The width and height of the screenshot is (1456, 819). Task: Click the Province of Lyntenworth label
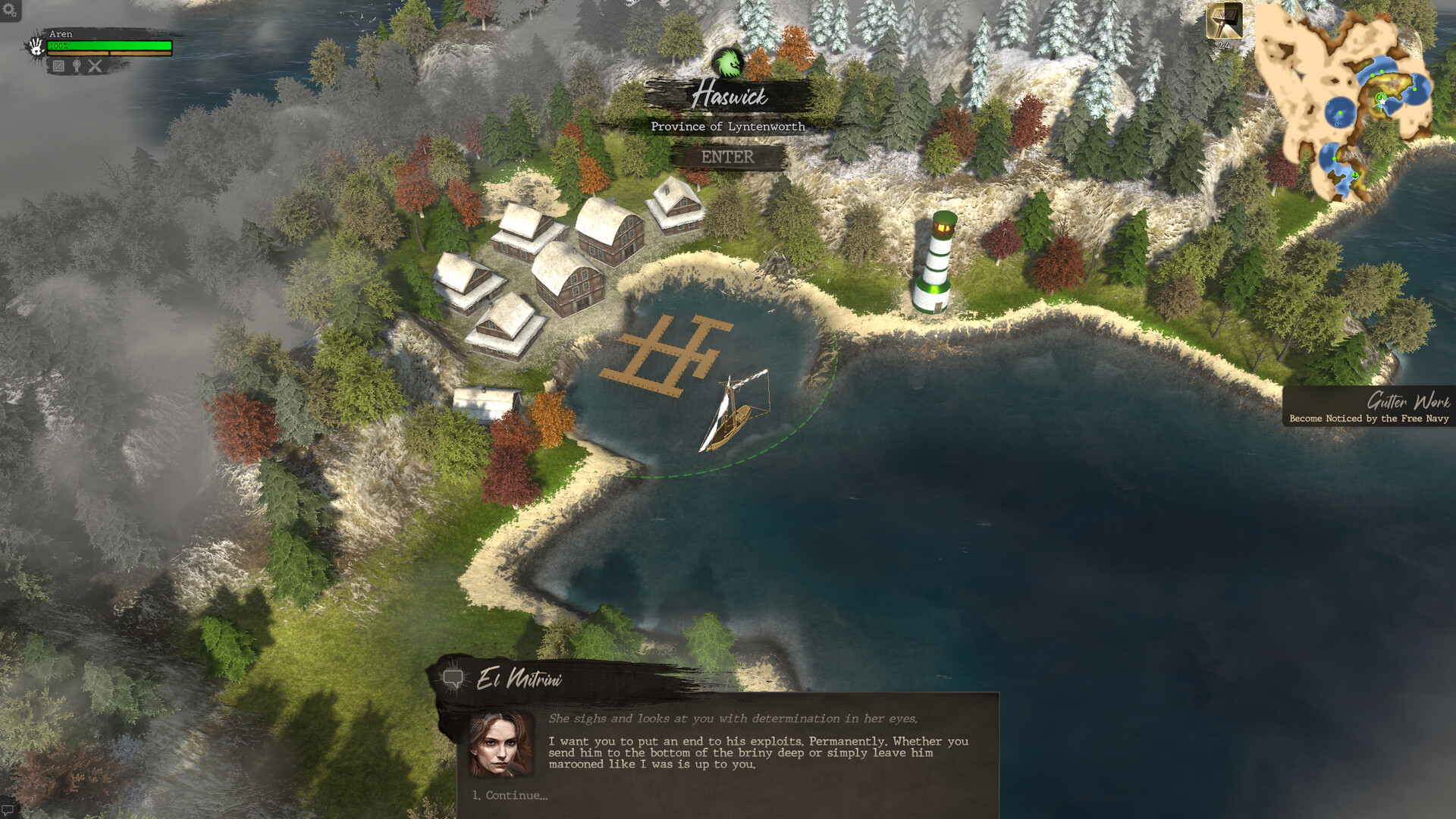click(x=728, y=127)
